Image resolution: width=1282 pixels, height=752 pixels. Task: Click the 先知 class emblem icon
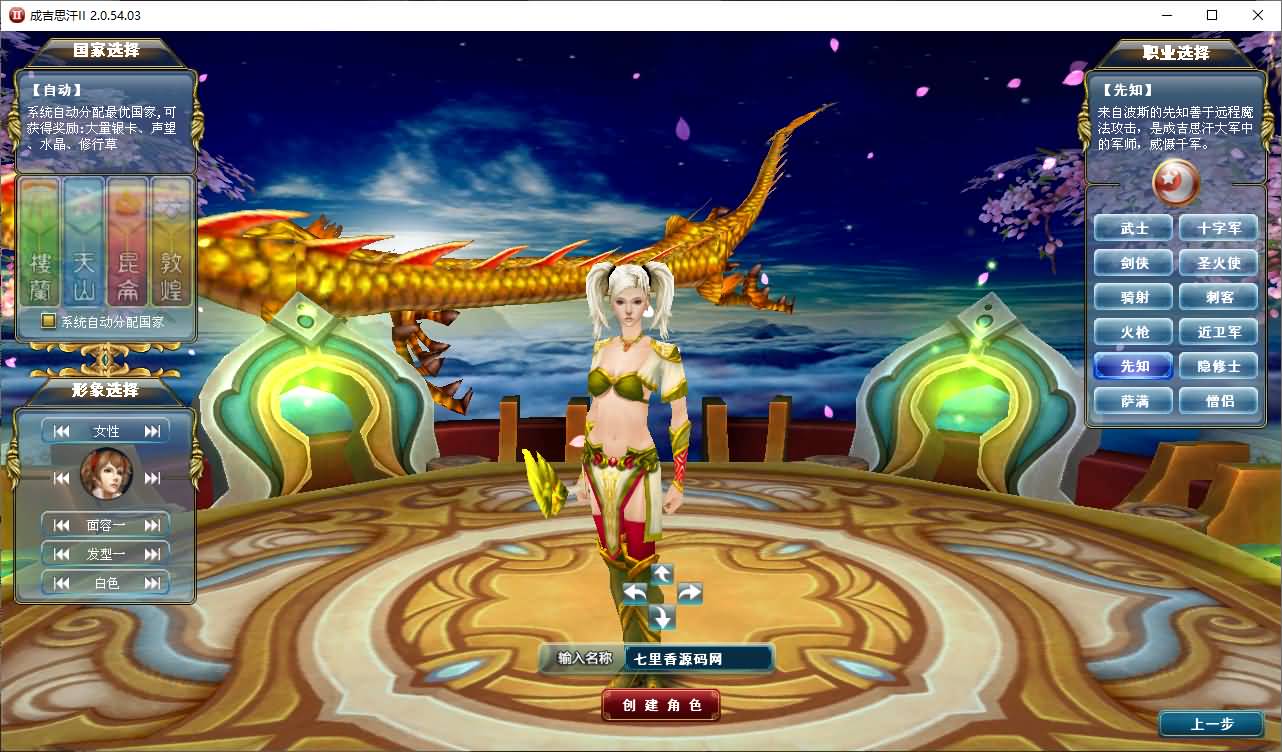[1174, 184]
